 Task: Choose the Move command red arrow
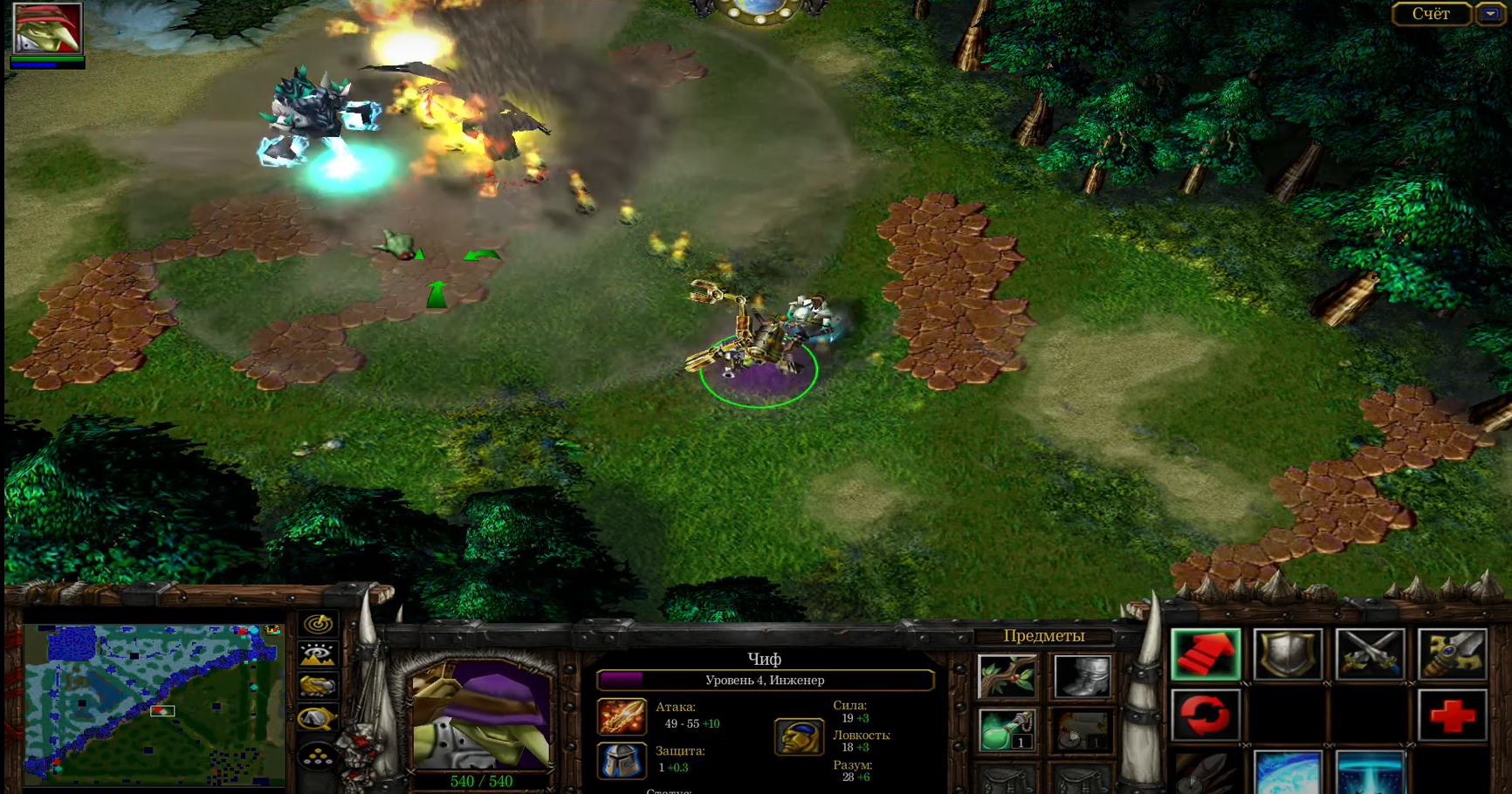tap(1206, 654)
